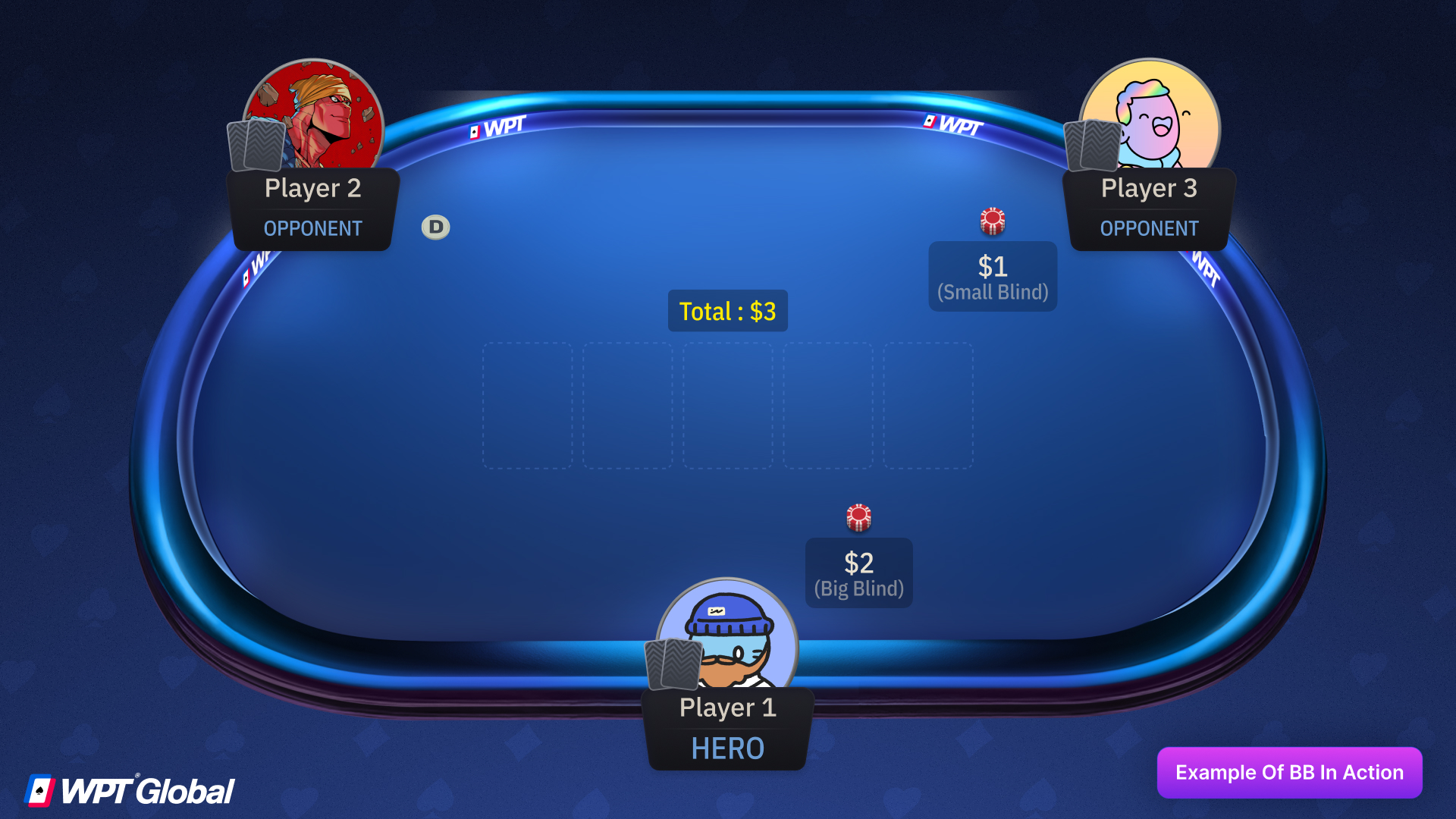The image size is (1456, 819).
Task: Click the Example Of BB In Action button
Action: 1289,772
